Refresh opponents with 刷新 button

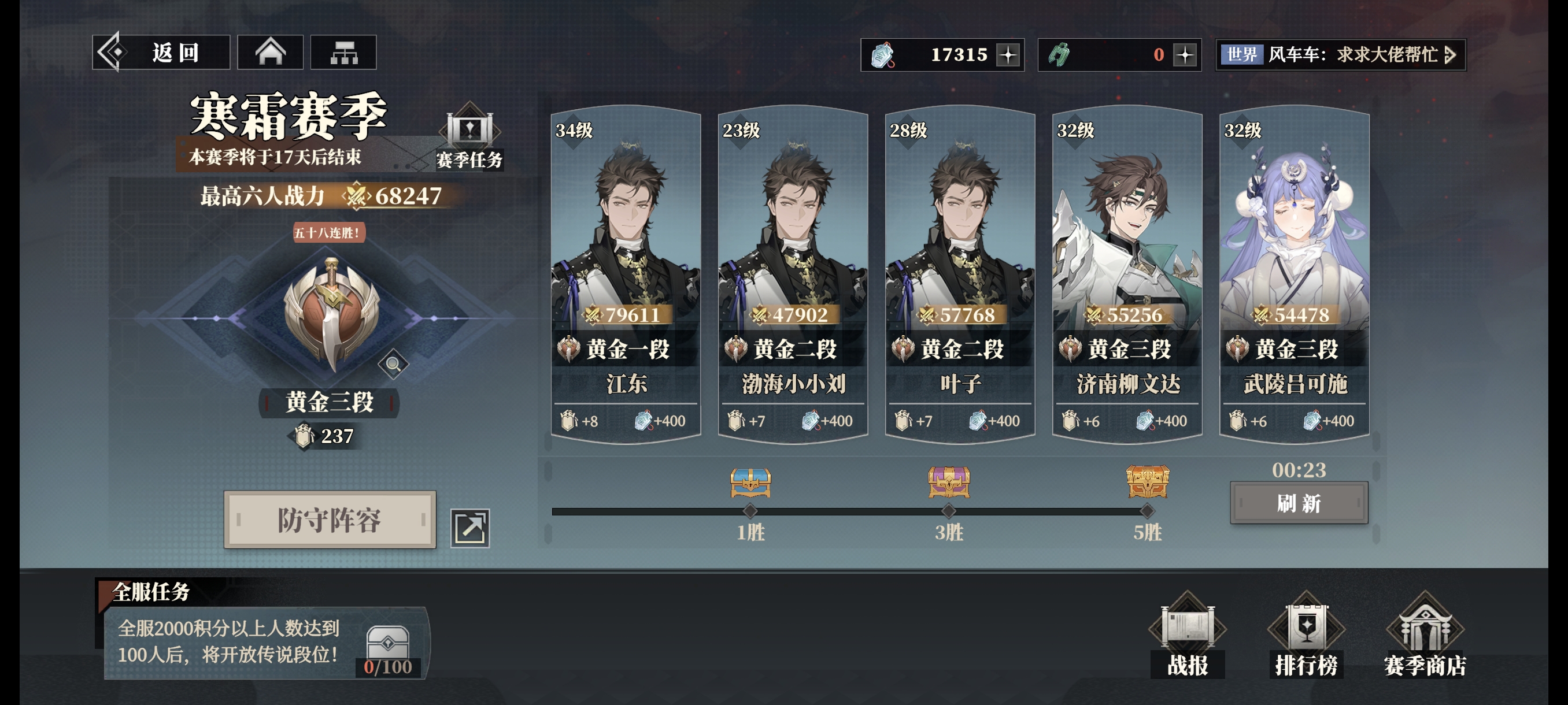click(x=1299, y=503)
